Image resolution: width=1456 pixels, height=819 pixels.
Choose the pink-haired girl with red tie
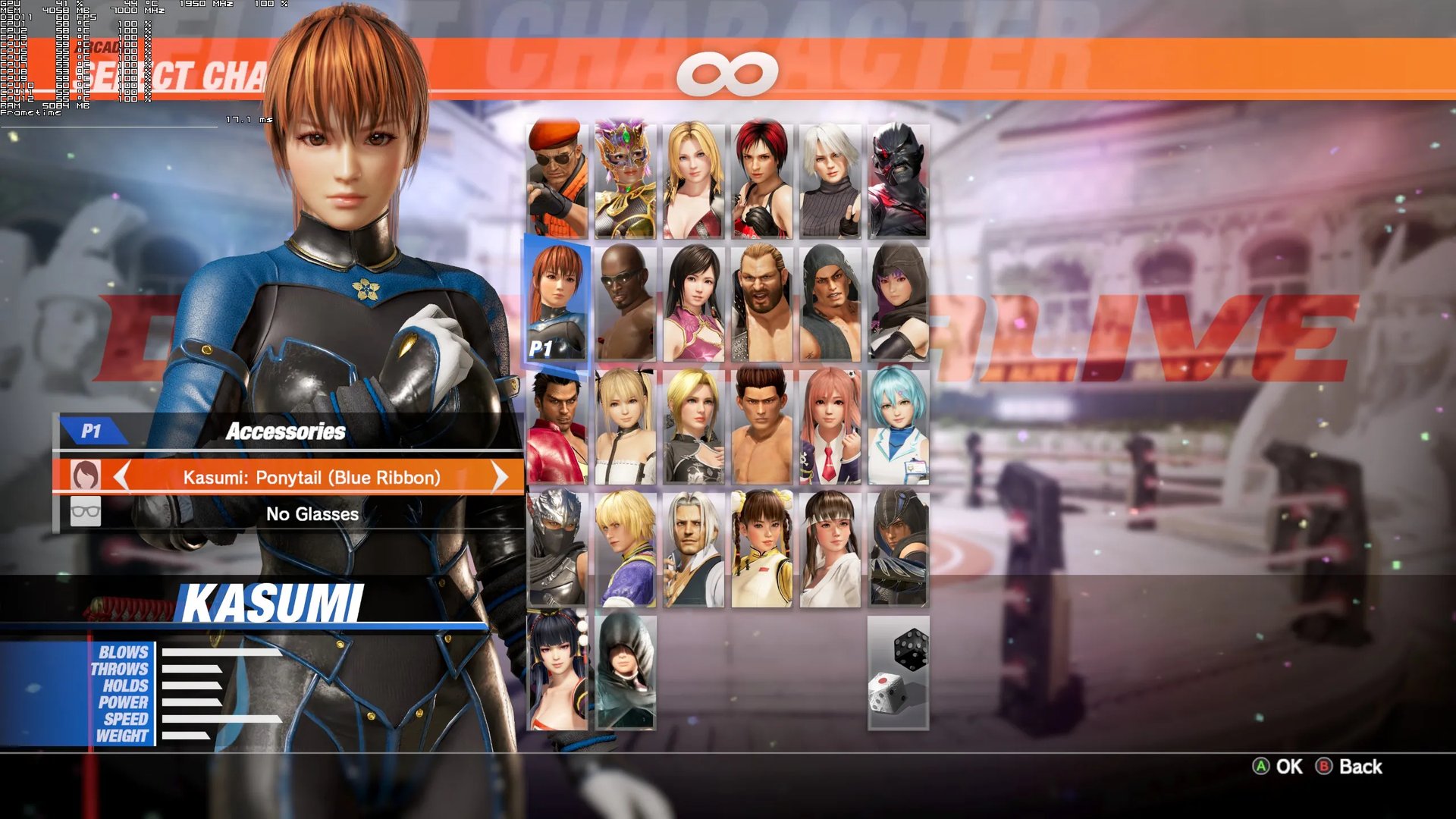830,426
